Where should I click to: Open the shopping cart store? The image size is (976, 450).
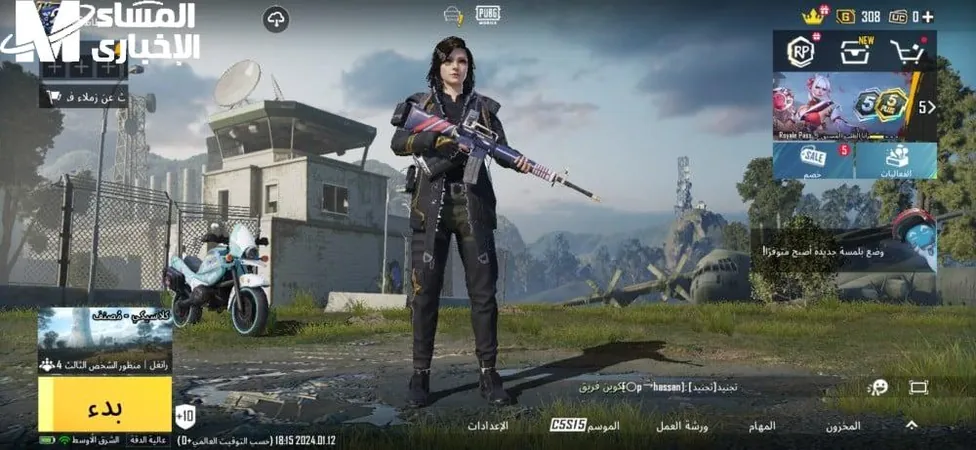[908, 52]
